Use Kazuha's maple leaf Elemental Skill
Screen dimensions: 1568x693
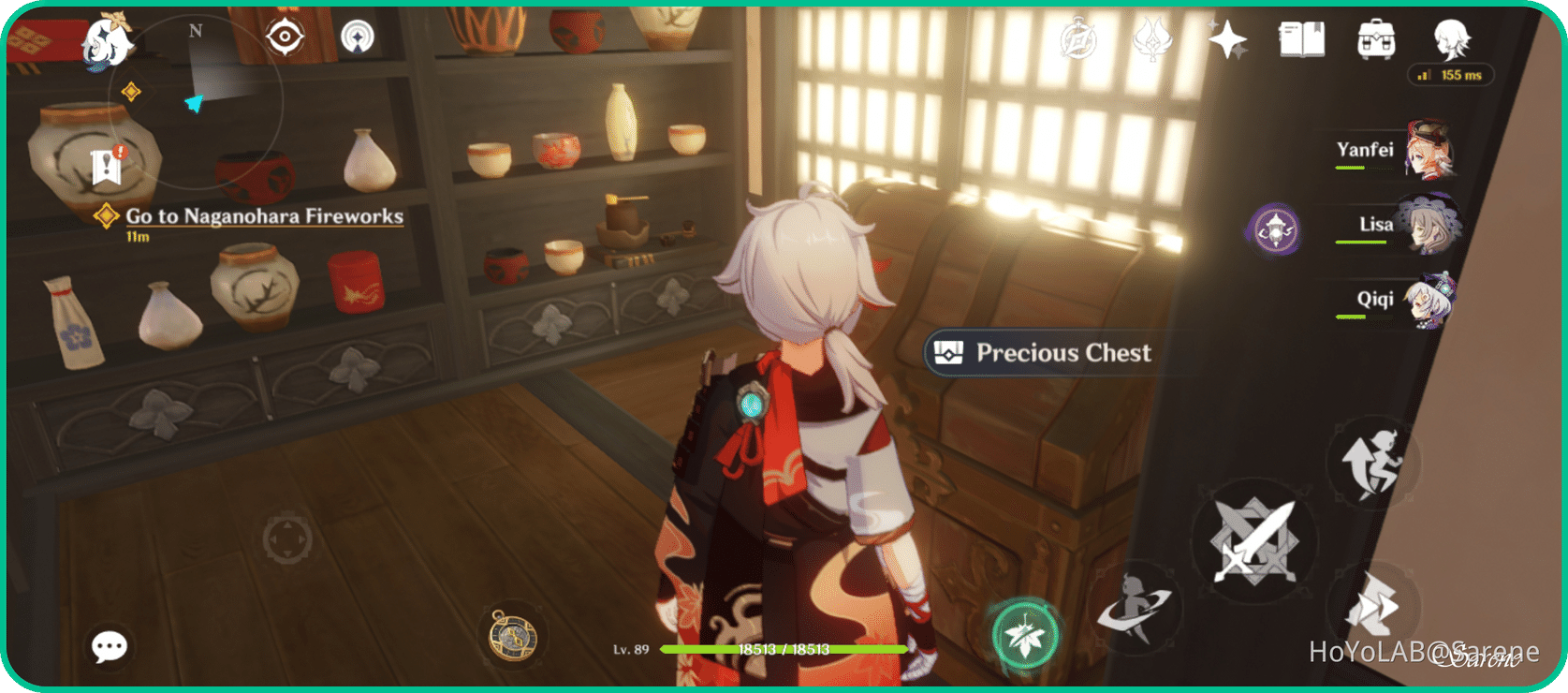pyautogui.click(x=1025, y=633)
